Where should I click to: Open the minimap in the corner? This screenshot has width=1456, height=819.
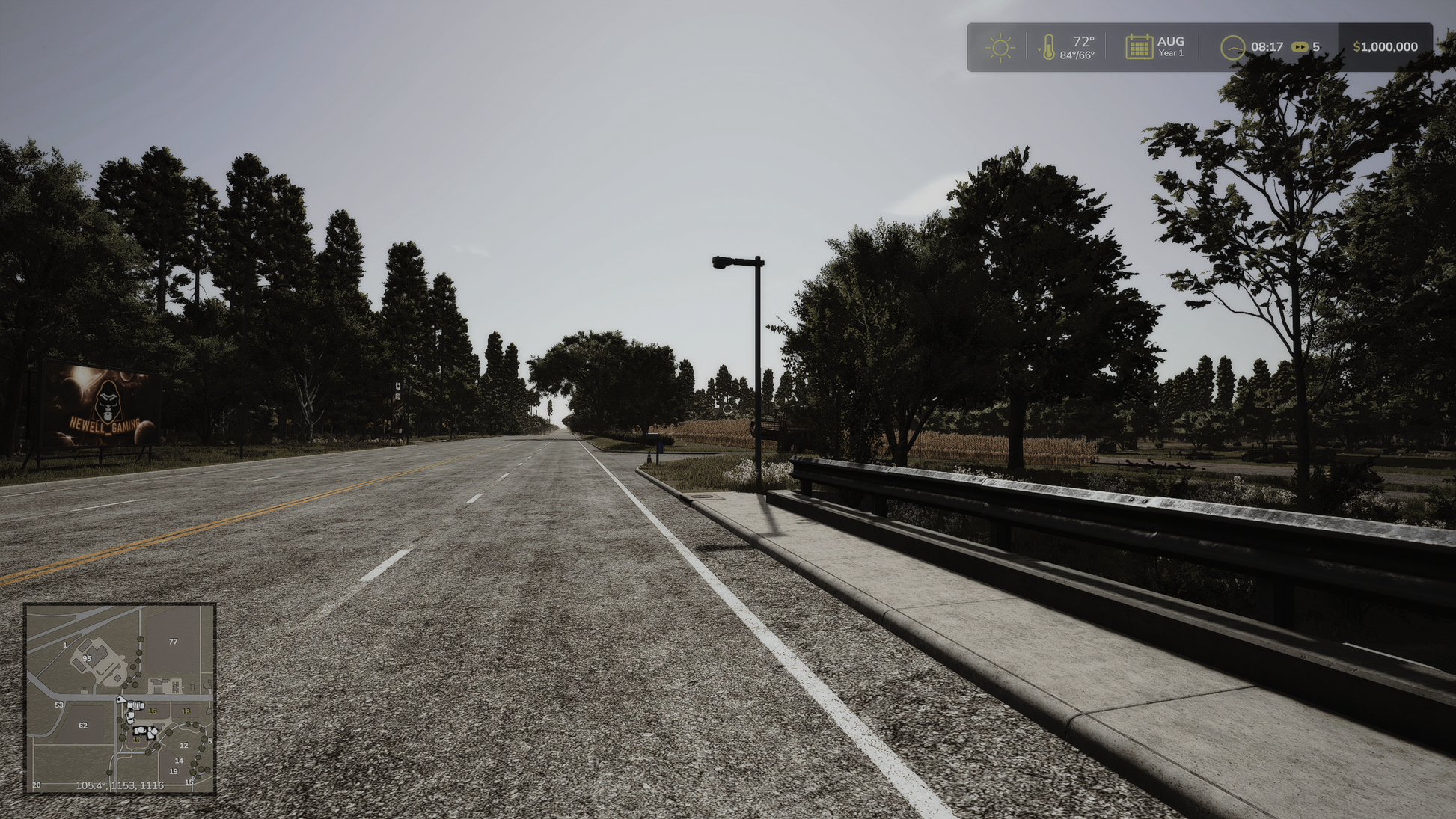pos(120,698)
